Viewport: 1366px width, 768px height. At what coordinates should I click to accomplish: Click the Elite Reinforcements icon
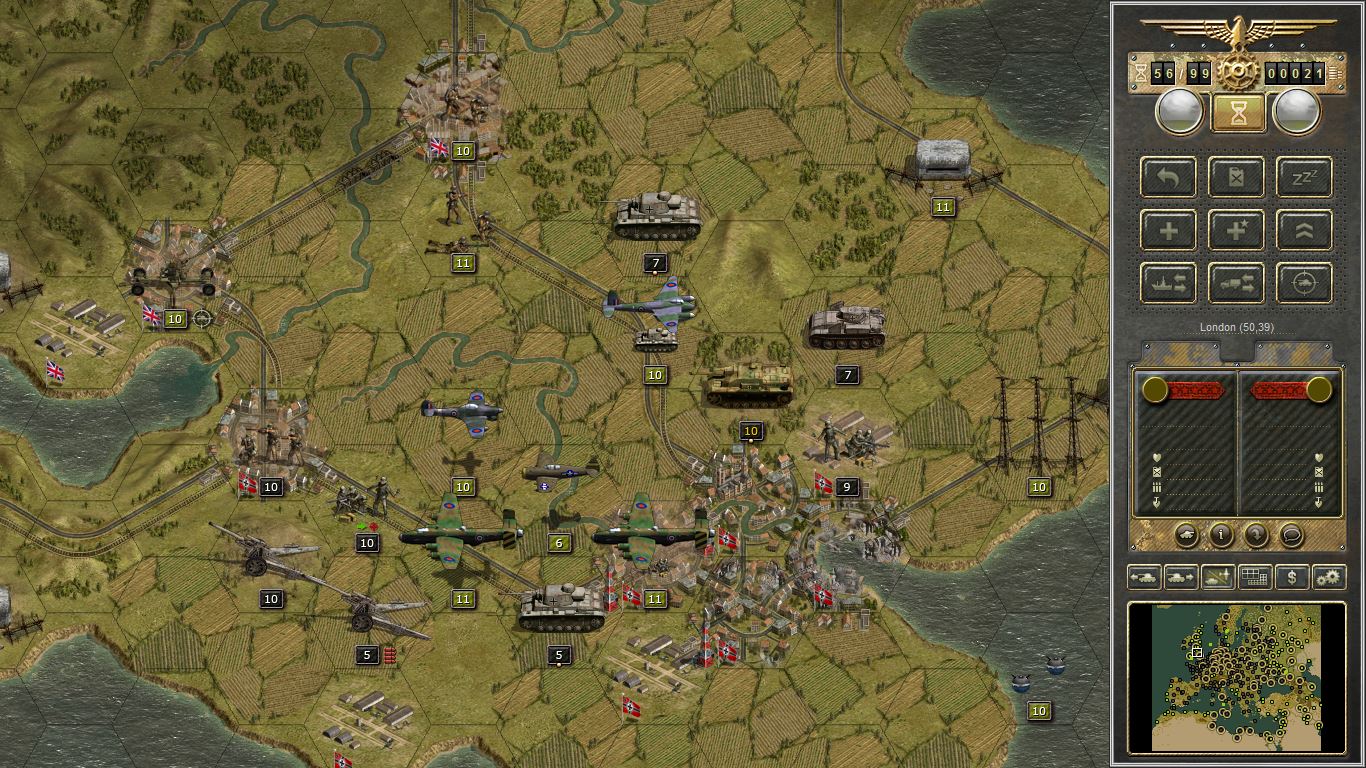click(1235, 230)
